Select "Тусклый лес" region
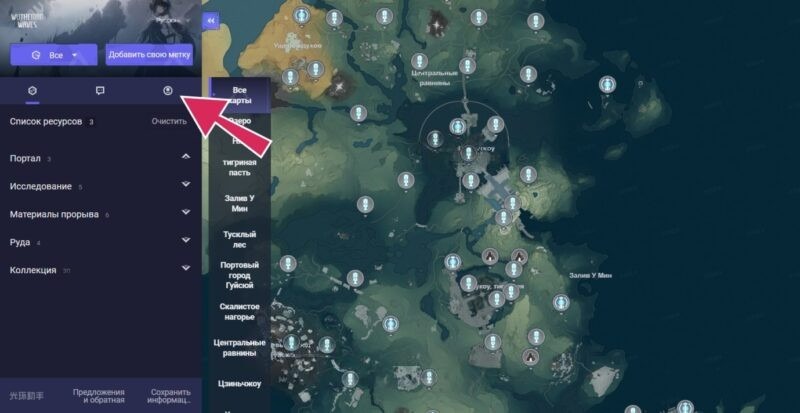 [x=240, y=239]
